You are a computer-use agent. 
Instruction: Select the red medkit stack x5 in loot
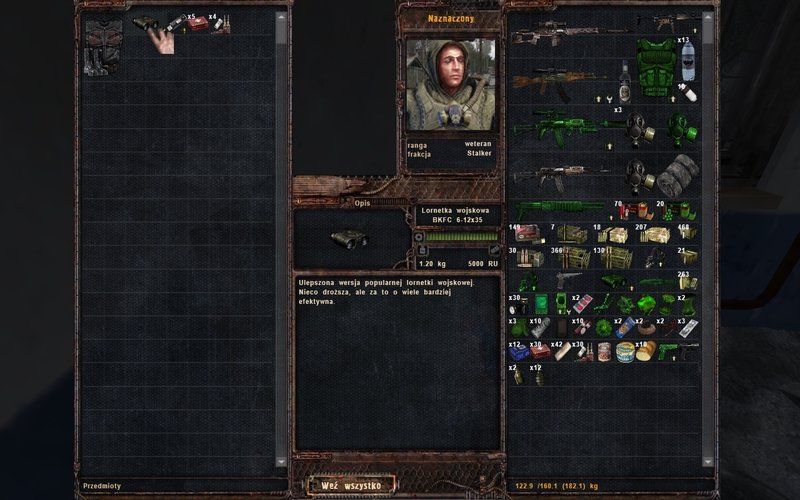click(x=197, y=24)
